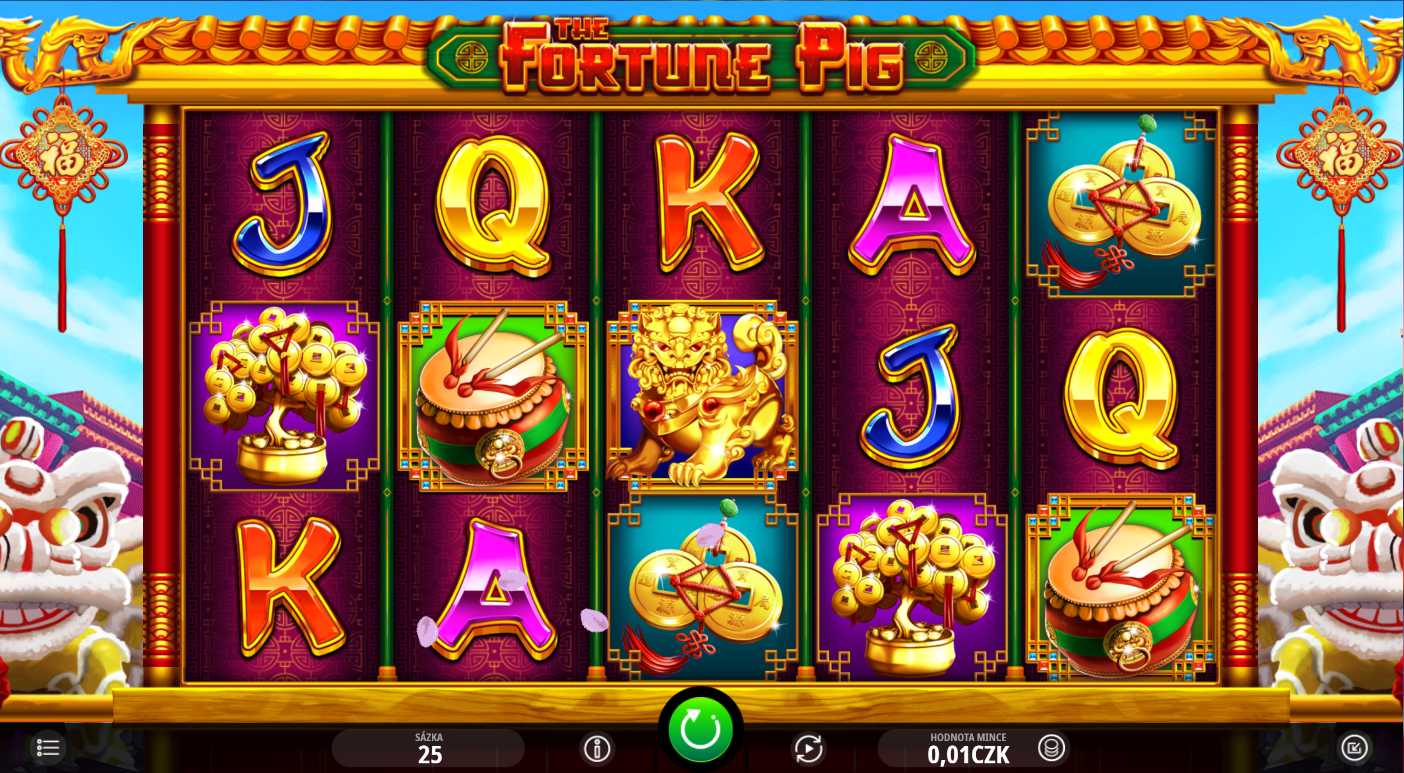1404x773 pixels.
Task: Open the coin value selector
Action: [1050, 747]
